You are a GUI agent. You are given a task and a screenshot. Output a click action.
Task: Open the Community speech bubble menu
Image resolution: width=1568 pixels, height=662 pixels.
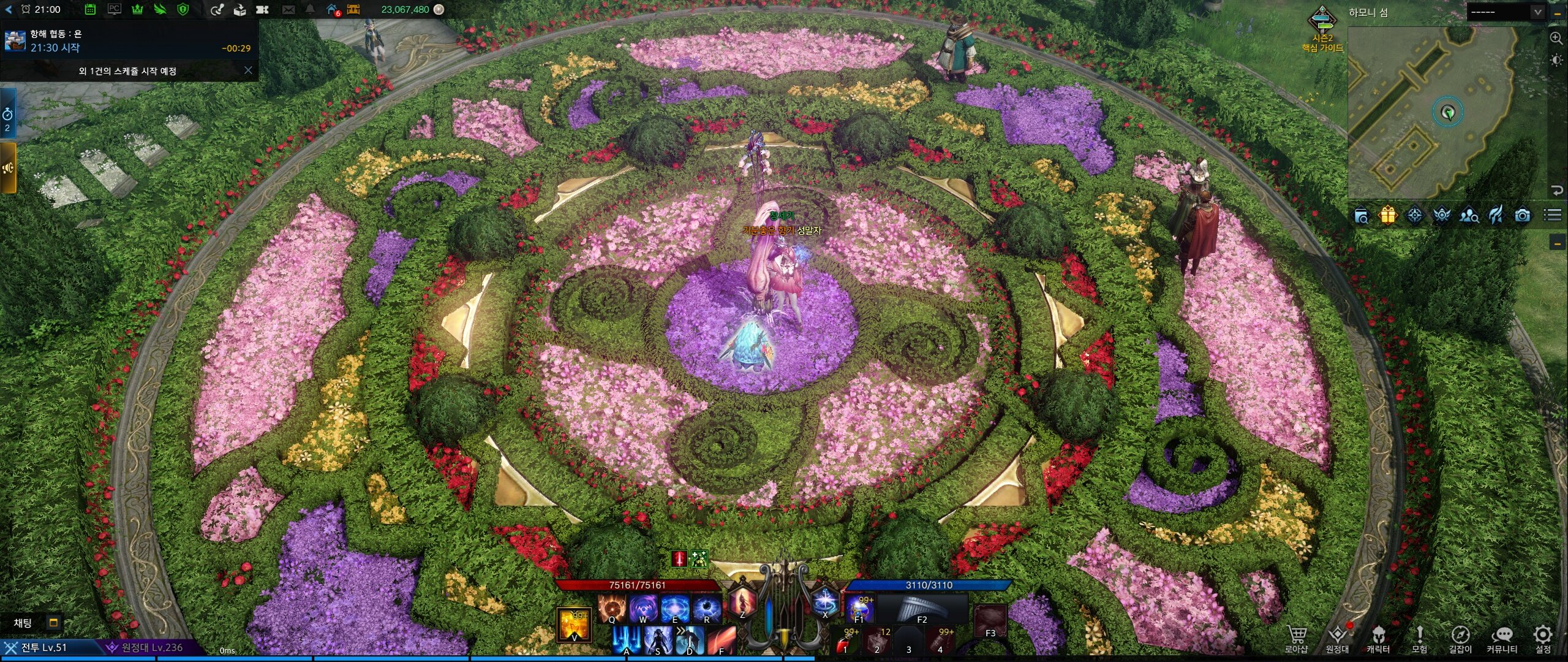point(1502,637)
